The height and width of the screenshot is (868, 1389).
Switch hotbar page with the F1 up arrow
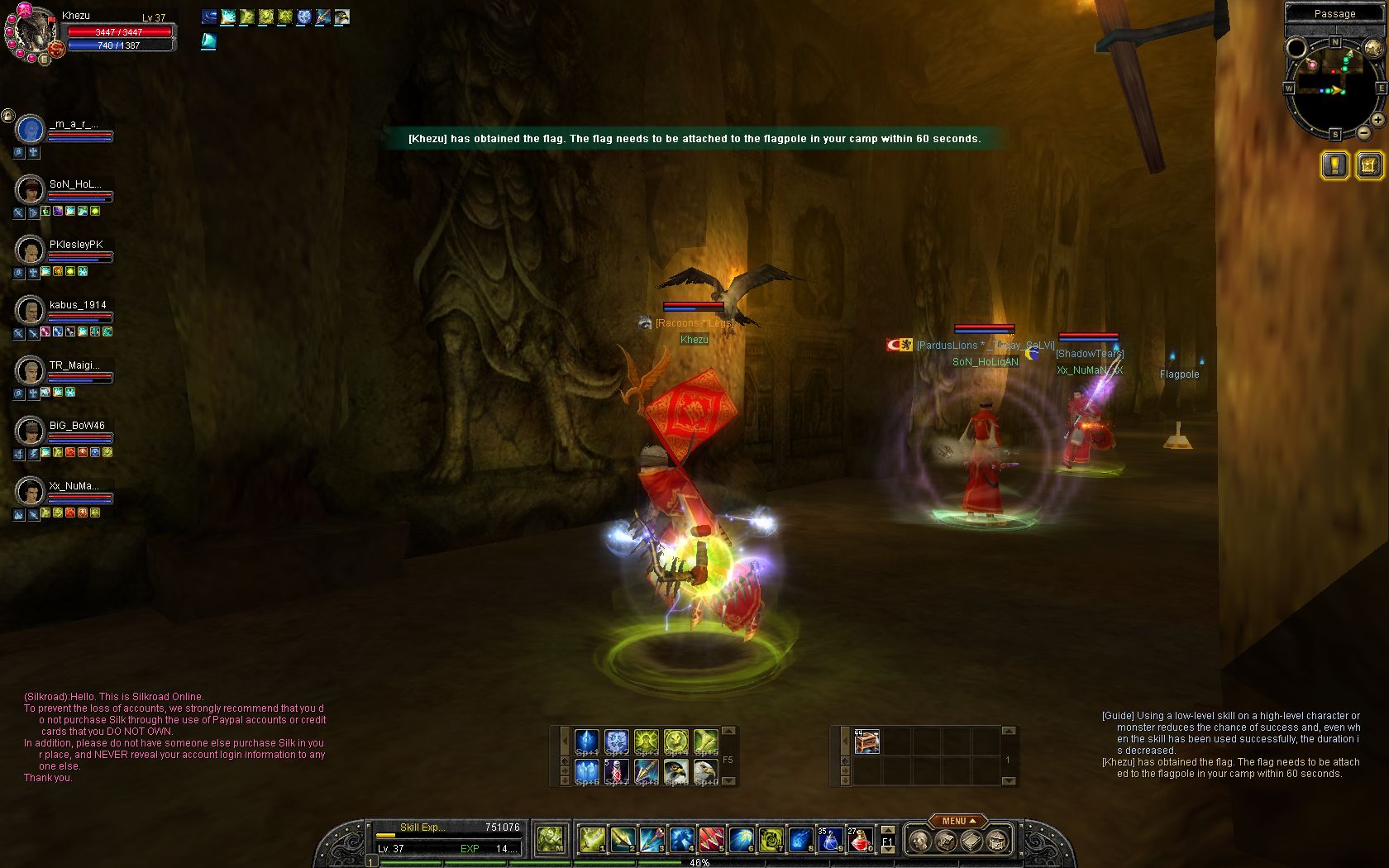(x=888, y=830)
